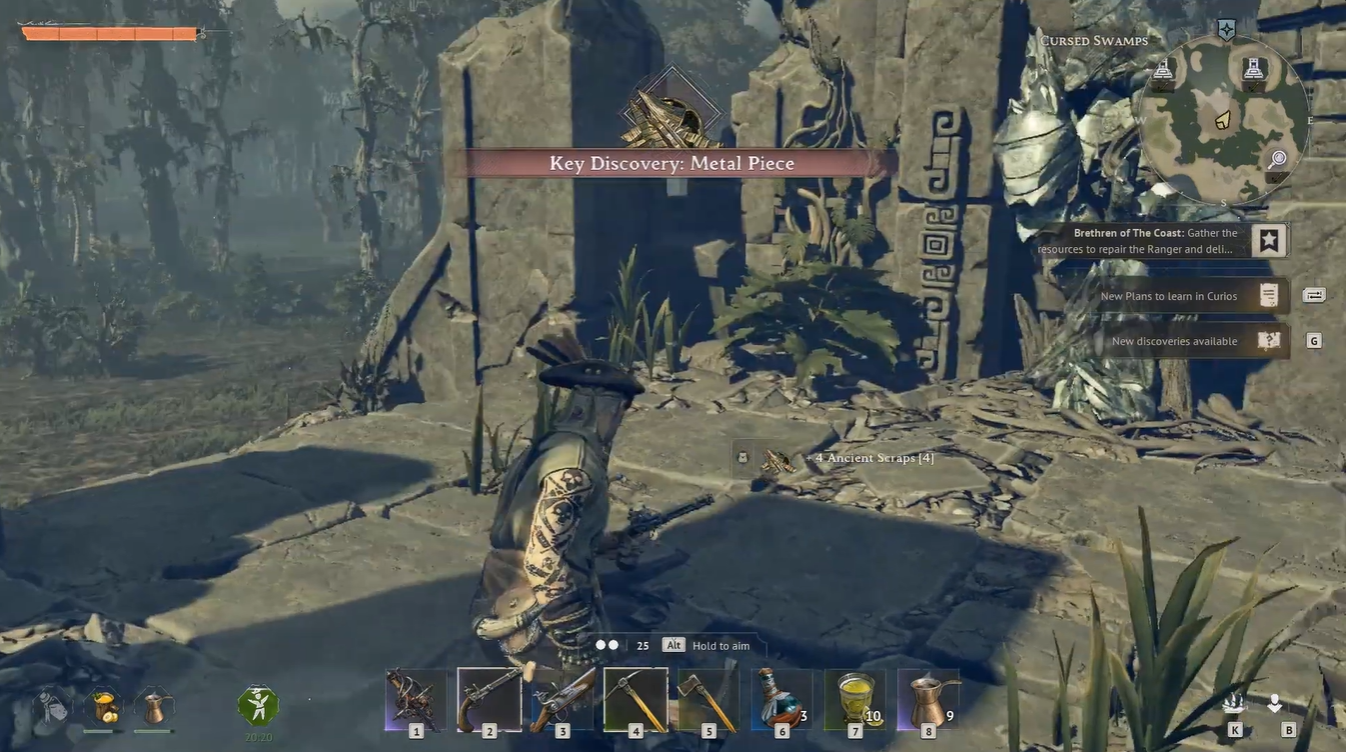Click the Key Discovery: Metal Piece banner

[x=670, y=162]
